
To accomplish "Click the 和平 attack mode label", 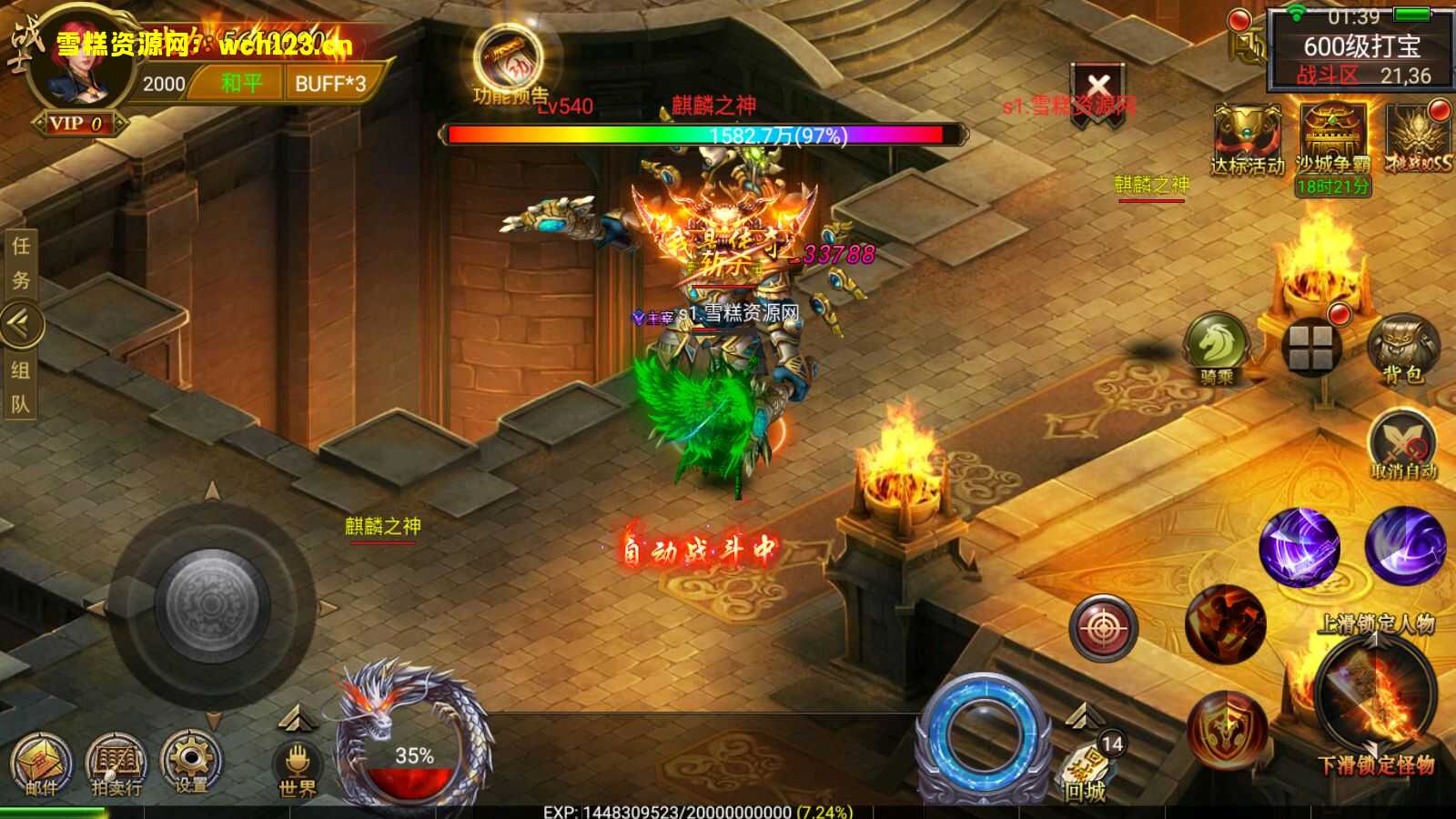I will coord(240,84).
